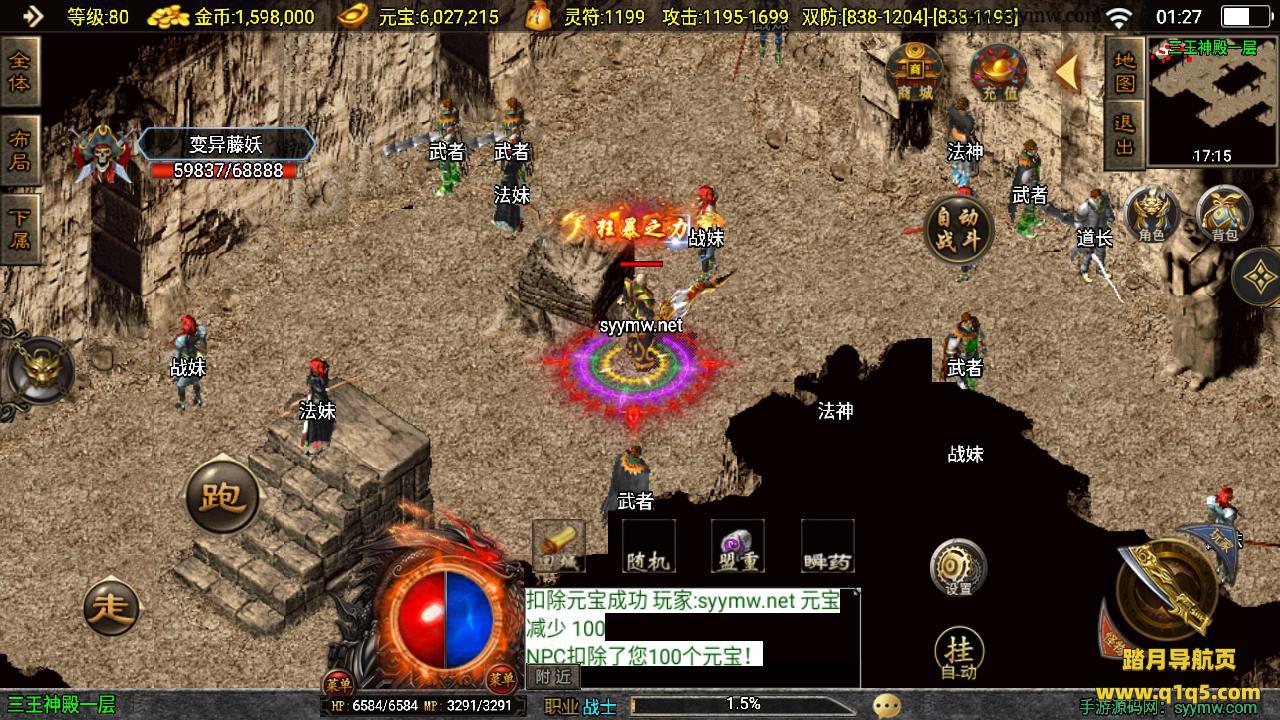Image resolution: width=1280 pixels, height=720 pixels.
Task: Use the 回城 town scroll slot
Action: point(558,547)
